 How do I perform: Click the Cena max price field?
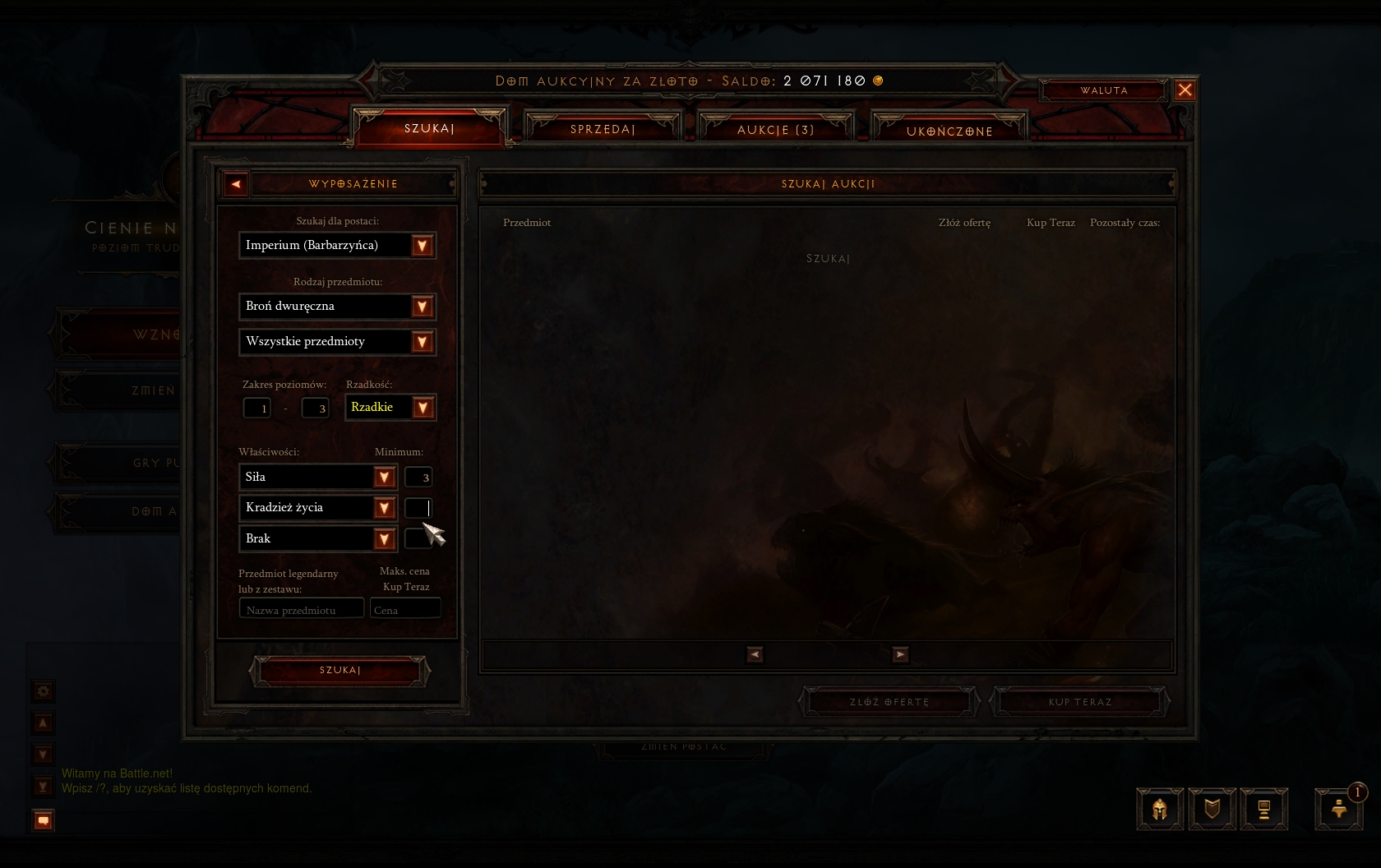(x=405, y=609)
